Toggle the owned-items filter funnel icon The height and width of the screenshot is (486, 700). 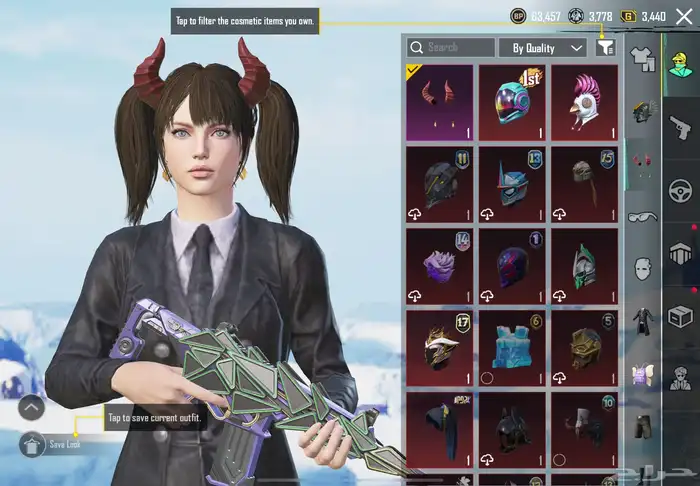605,47
